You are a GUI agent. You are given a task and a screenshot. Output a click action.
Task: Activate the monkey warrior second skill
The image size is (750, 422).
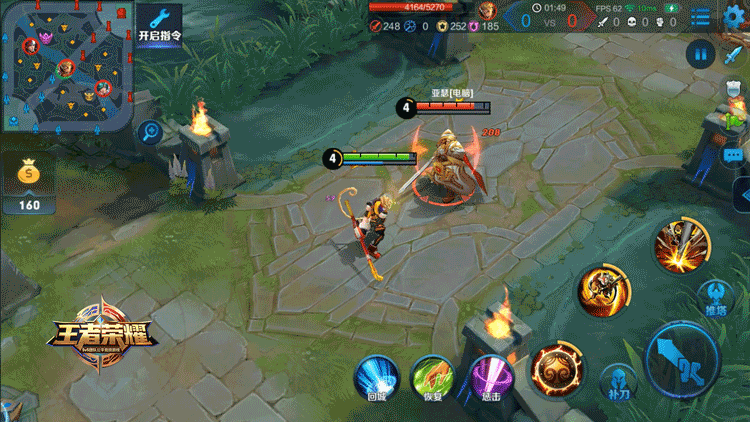(x=604, y=291)
